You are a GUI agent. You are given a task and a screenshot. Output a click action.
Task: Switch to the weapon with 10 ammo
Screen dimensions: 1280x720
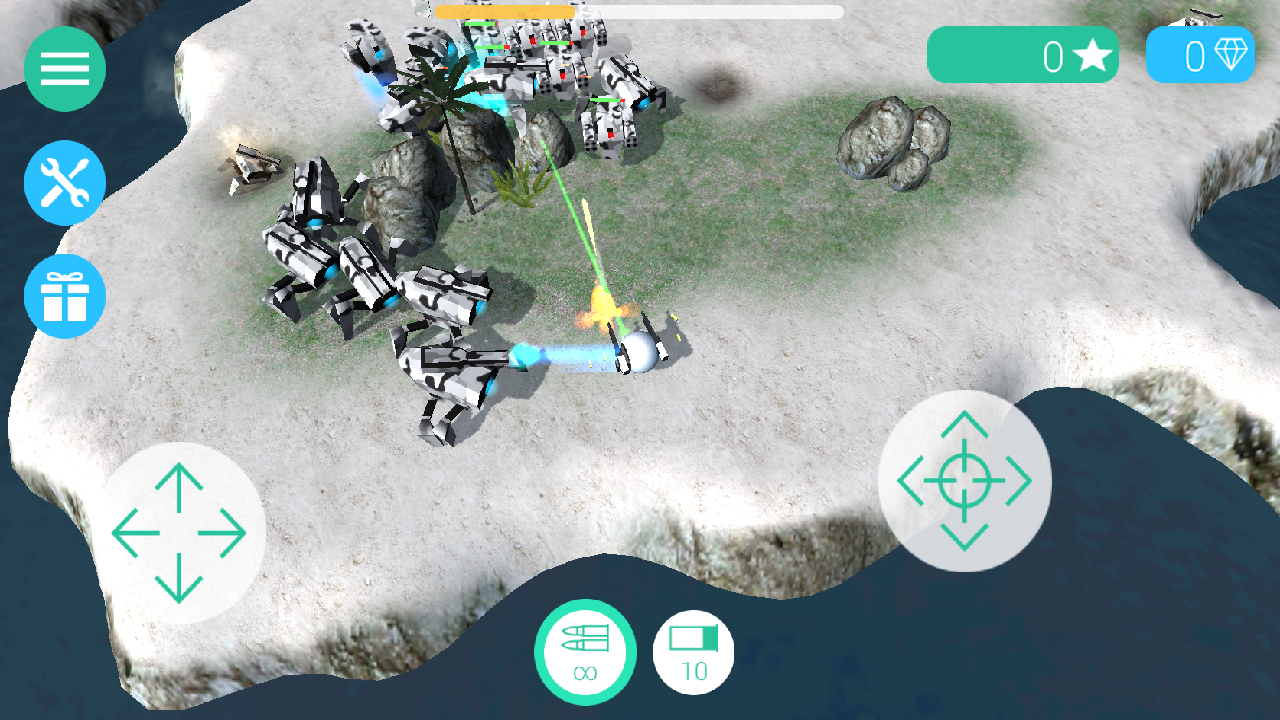click(x=693, y=652)
